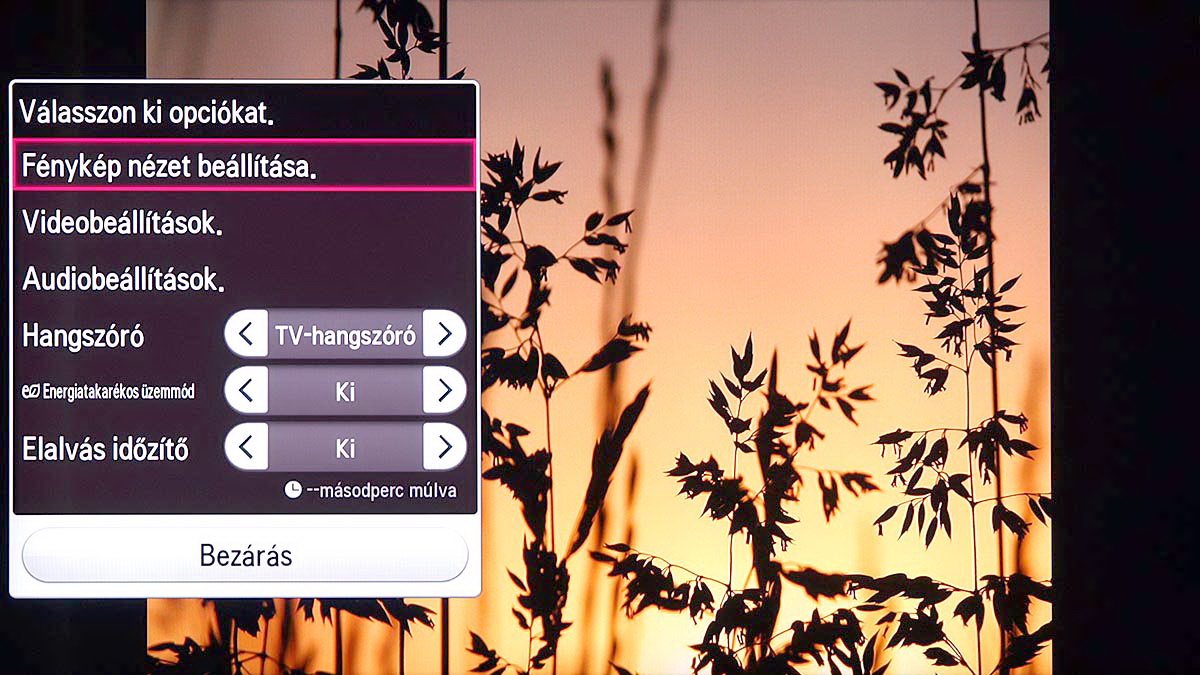Screen dimensions: 1200x675
Task: Click right arrow for Hangszóró setting
Action: tap(444, 334)
